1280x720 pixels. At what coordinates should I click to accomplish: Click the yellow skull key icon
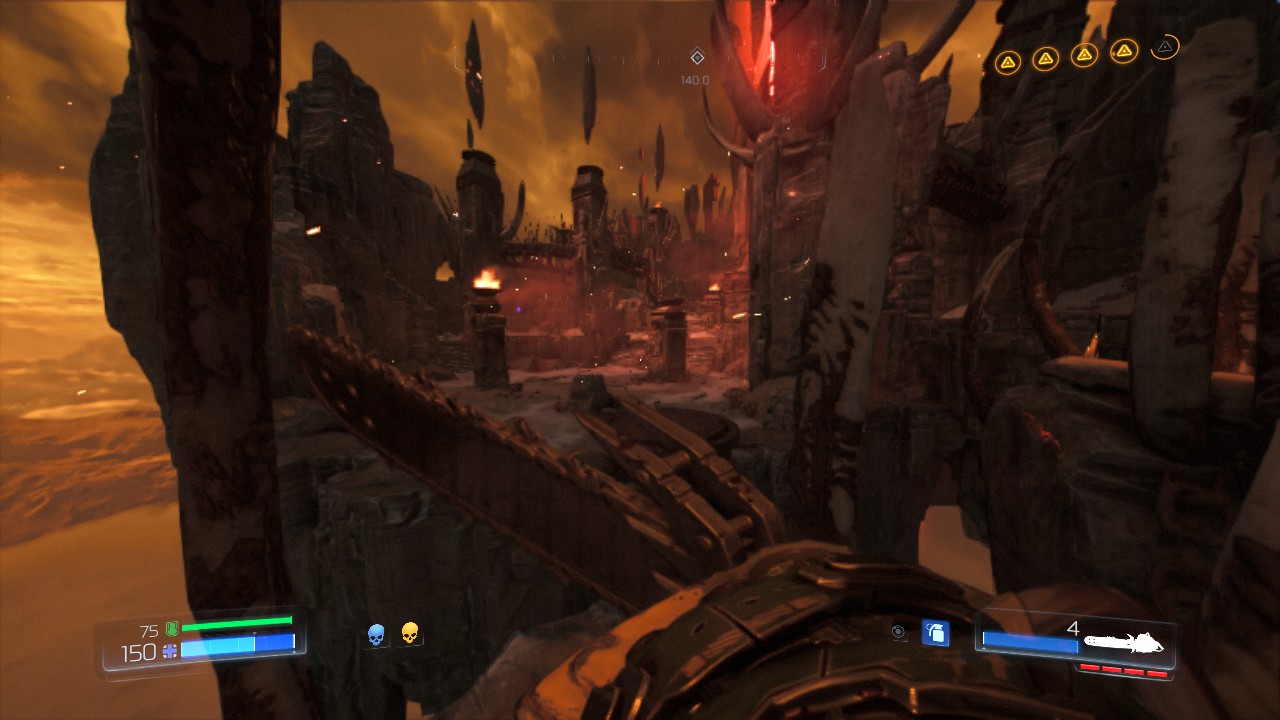click(x=409, y=633)
